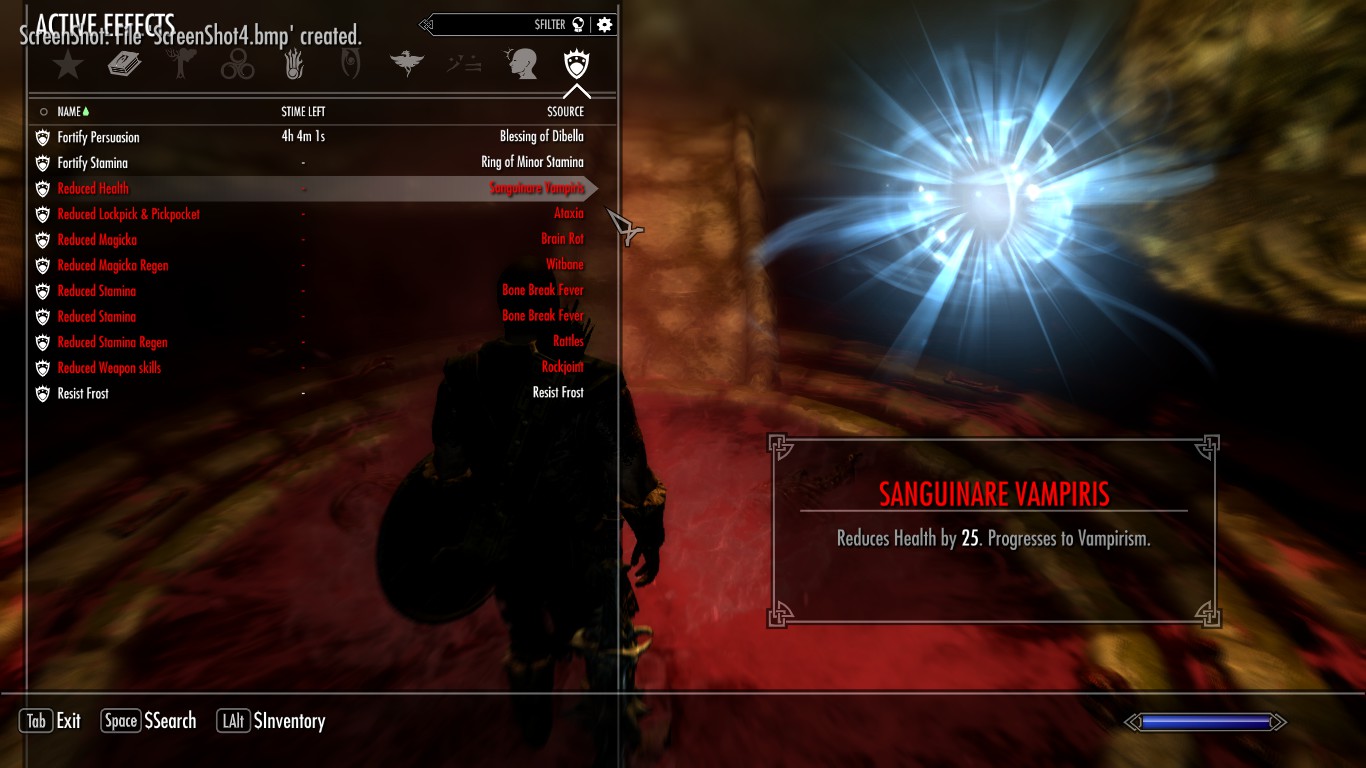Select the Restoration phoenix icon
The image size is (1366, 768).
coord(406,63)
